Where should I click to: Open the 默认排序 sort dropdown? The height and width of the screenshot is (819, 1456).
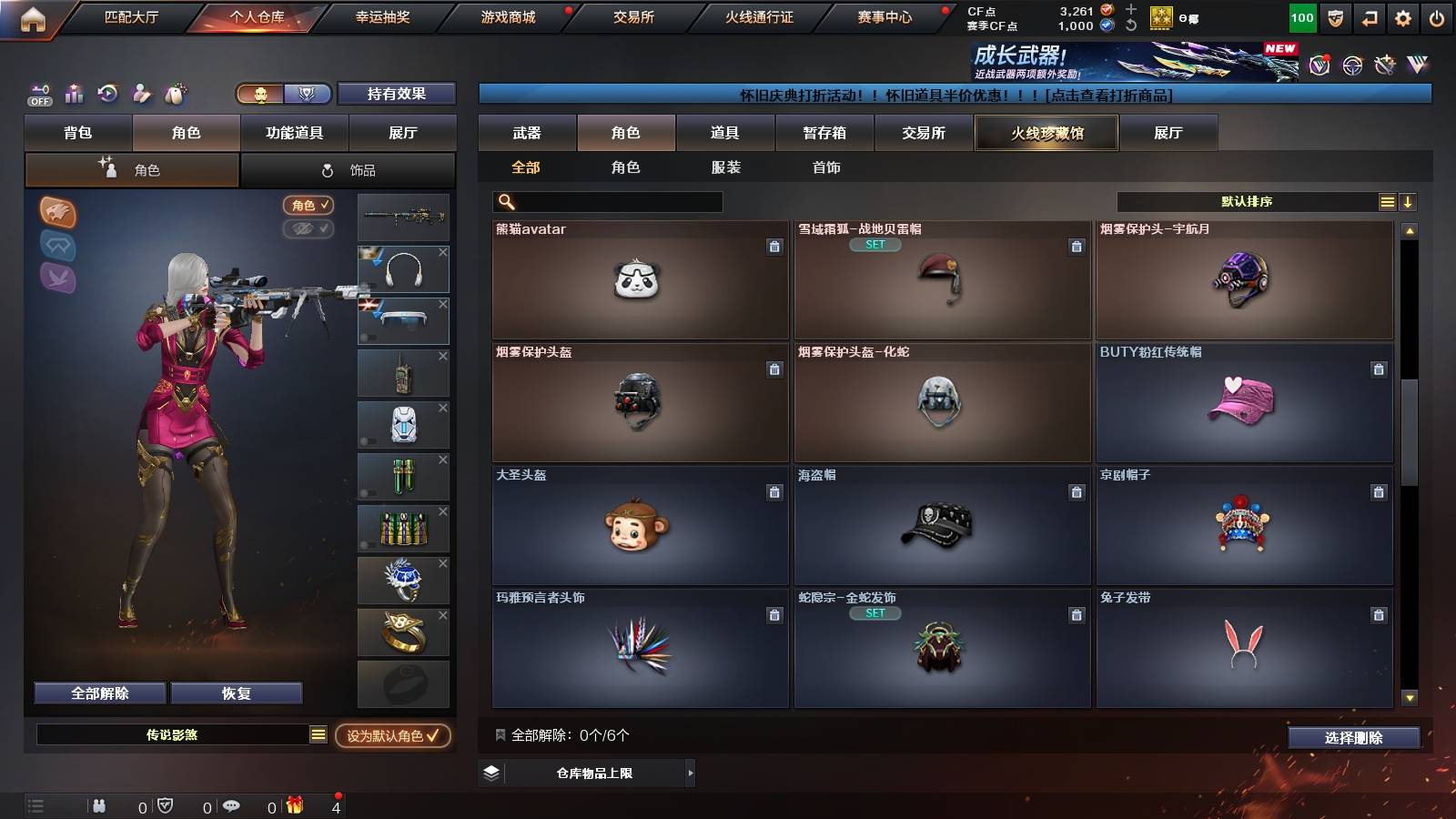tap(1247, 201)
